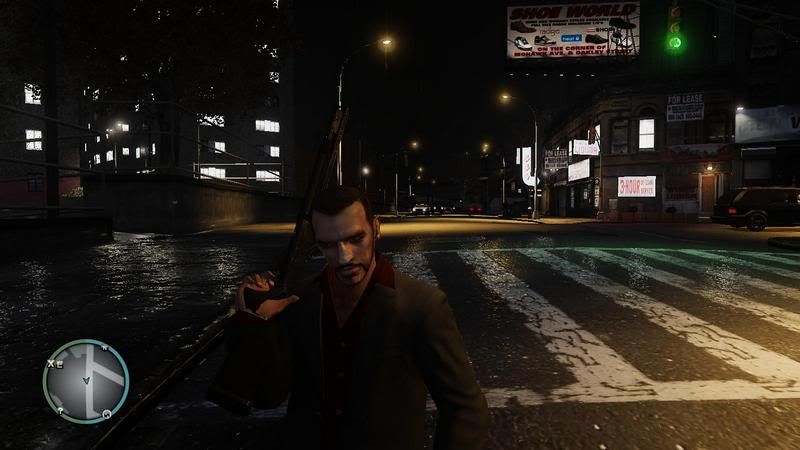
Task: Click the north indicator on the radar
Action: [105, 348]
